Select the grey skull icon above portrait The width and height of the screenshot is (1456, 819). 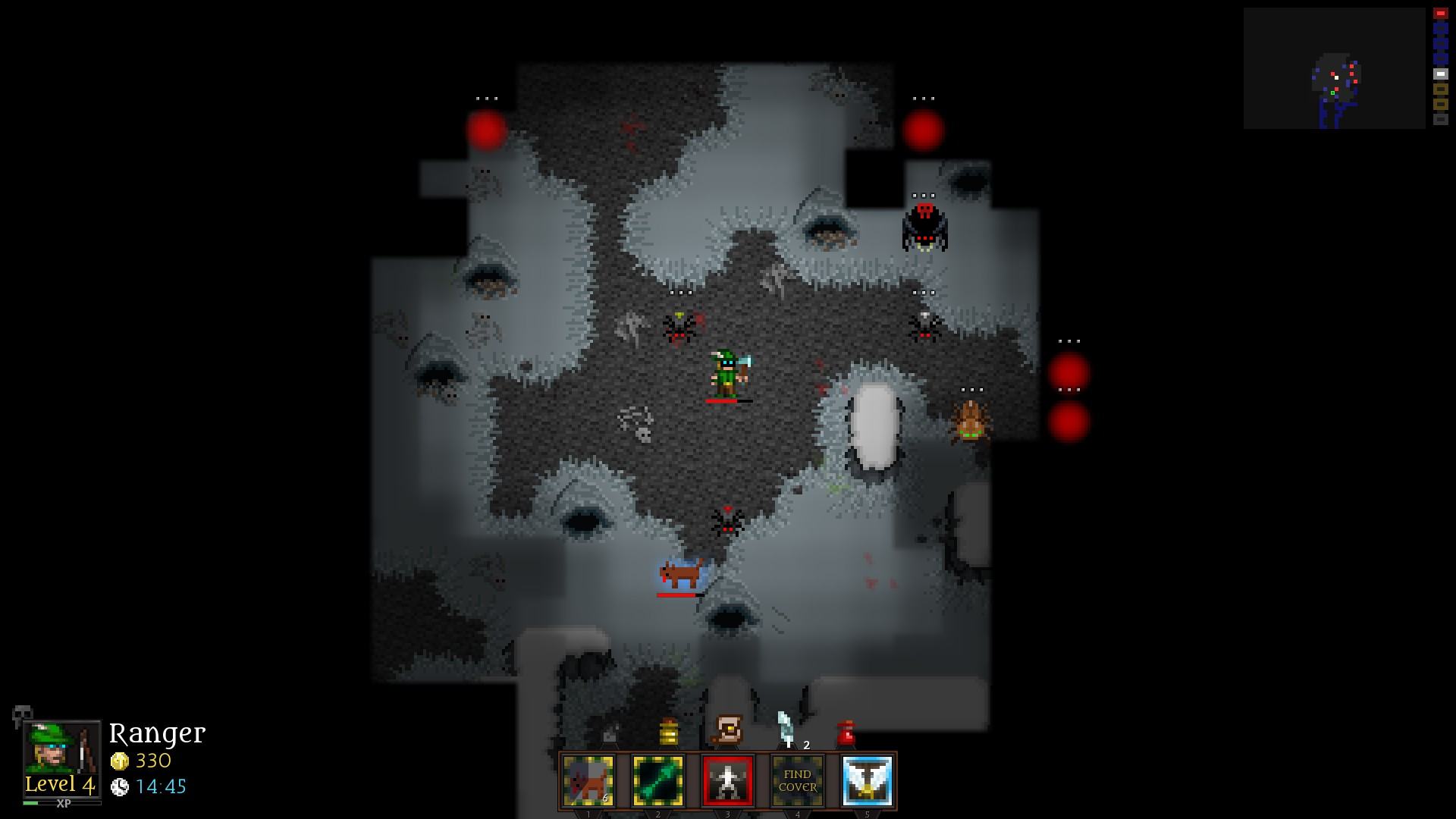pos(22,714)
